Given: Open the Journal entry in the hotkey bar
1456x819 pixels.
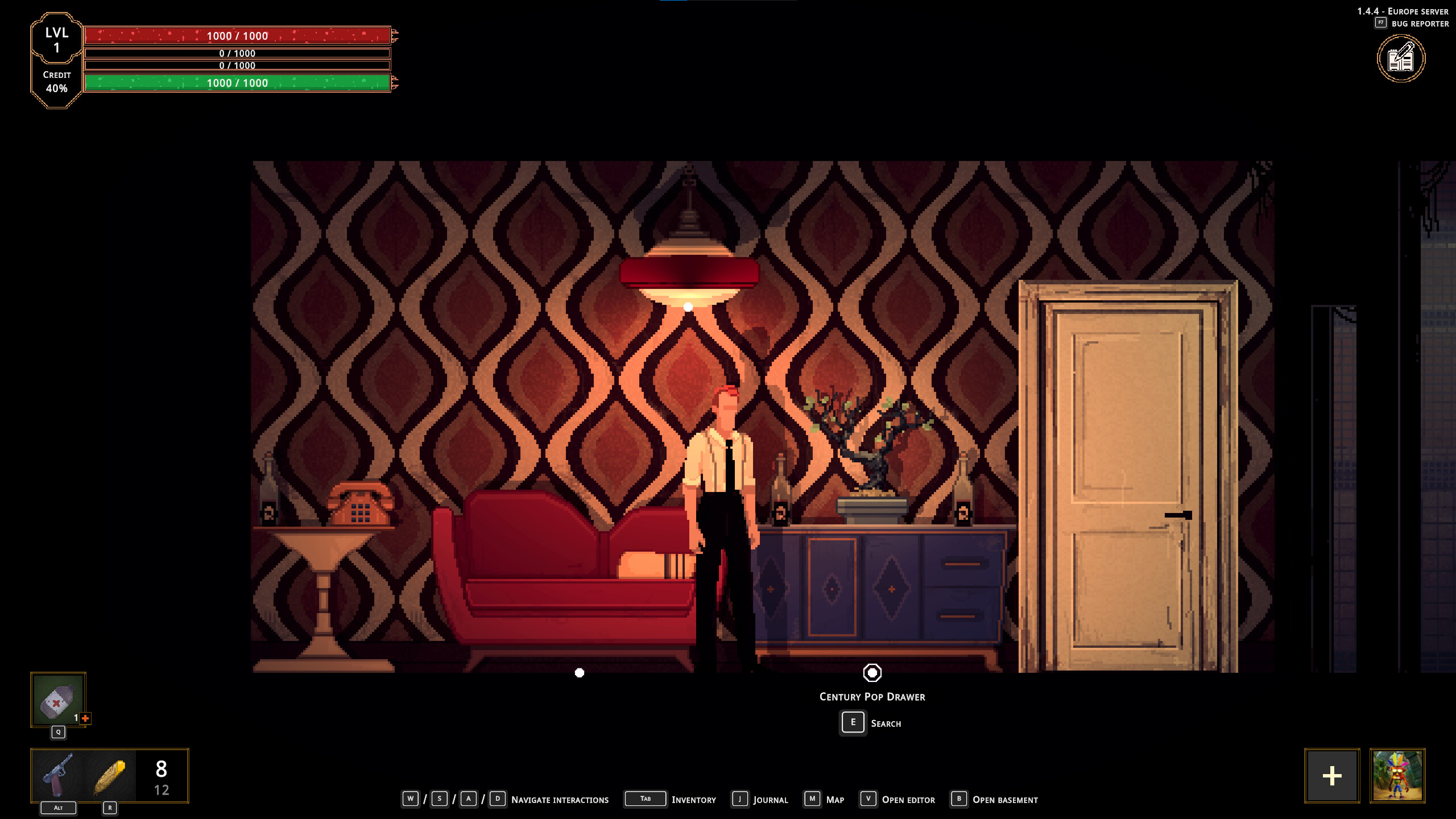Looking at the screenshot, I should click(x=771, y=800).
